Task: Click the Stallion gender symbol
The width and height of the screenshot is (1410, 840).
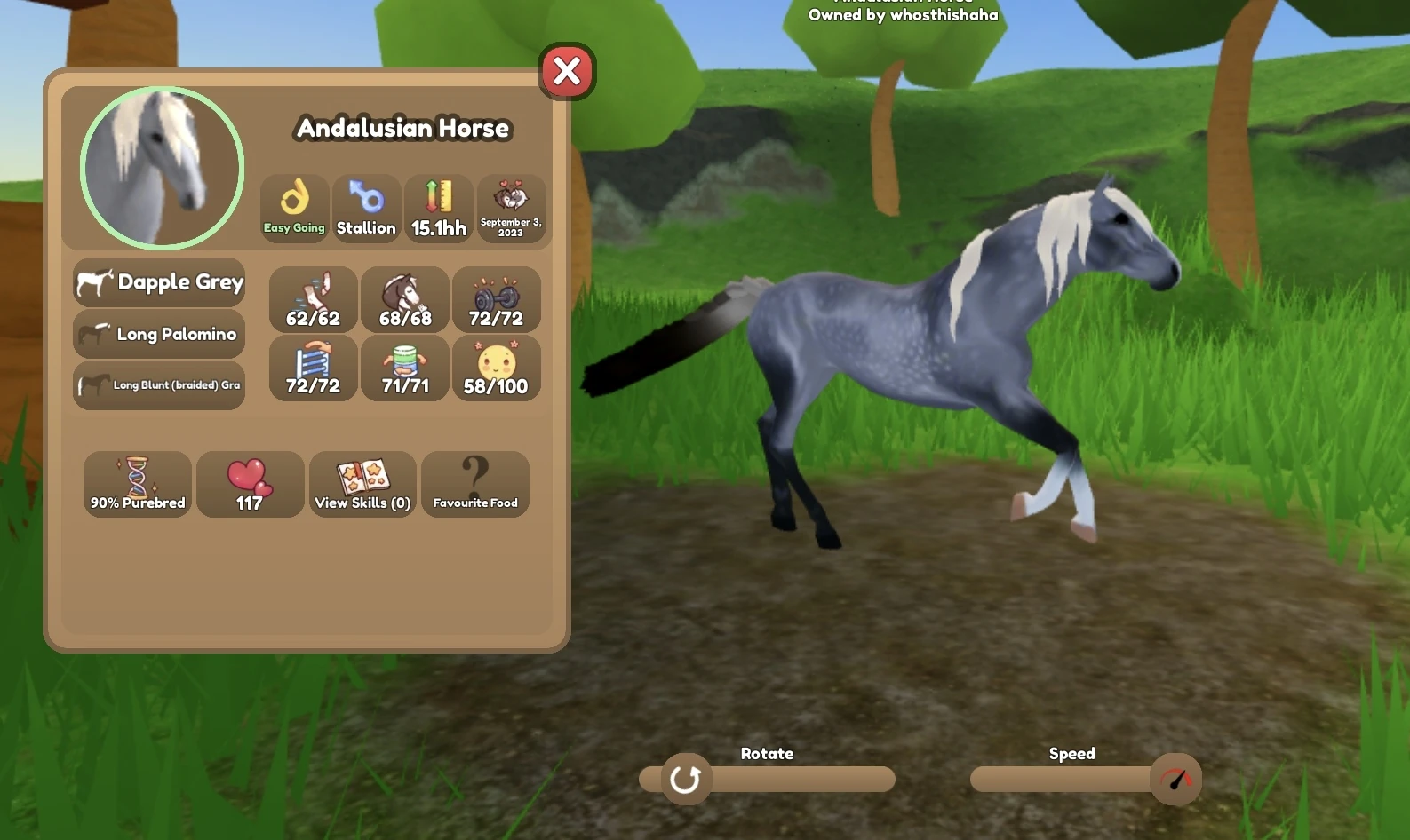Action: point(366,208)
